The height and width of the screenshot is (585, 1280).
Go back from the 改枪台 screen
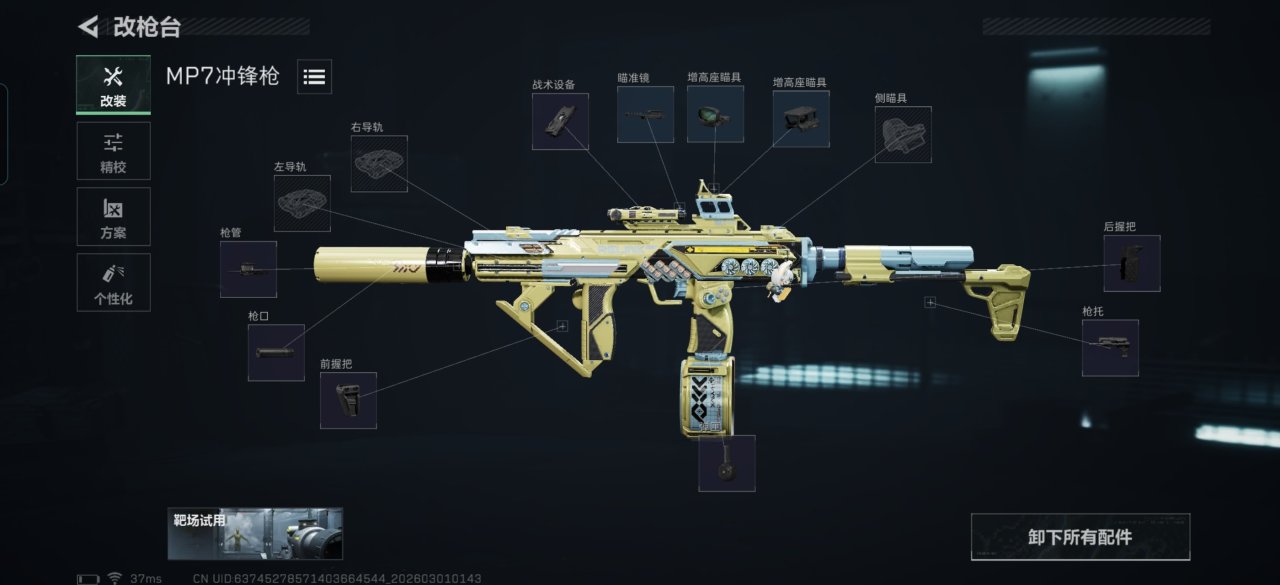[x=89, y=27]
